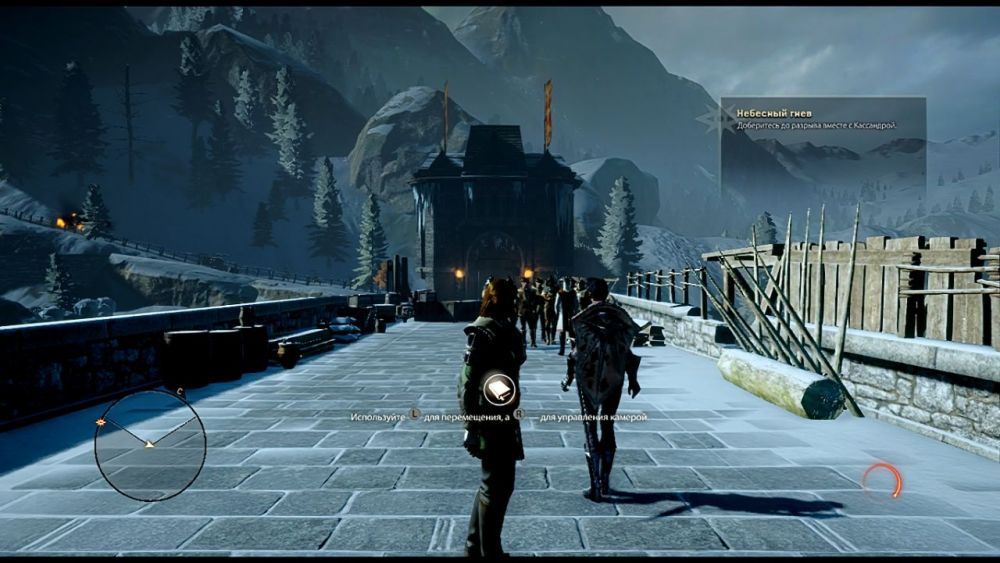Select the Небесный гнев quest tracker
1000x563 pixels.
822,119
